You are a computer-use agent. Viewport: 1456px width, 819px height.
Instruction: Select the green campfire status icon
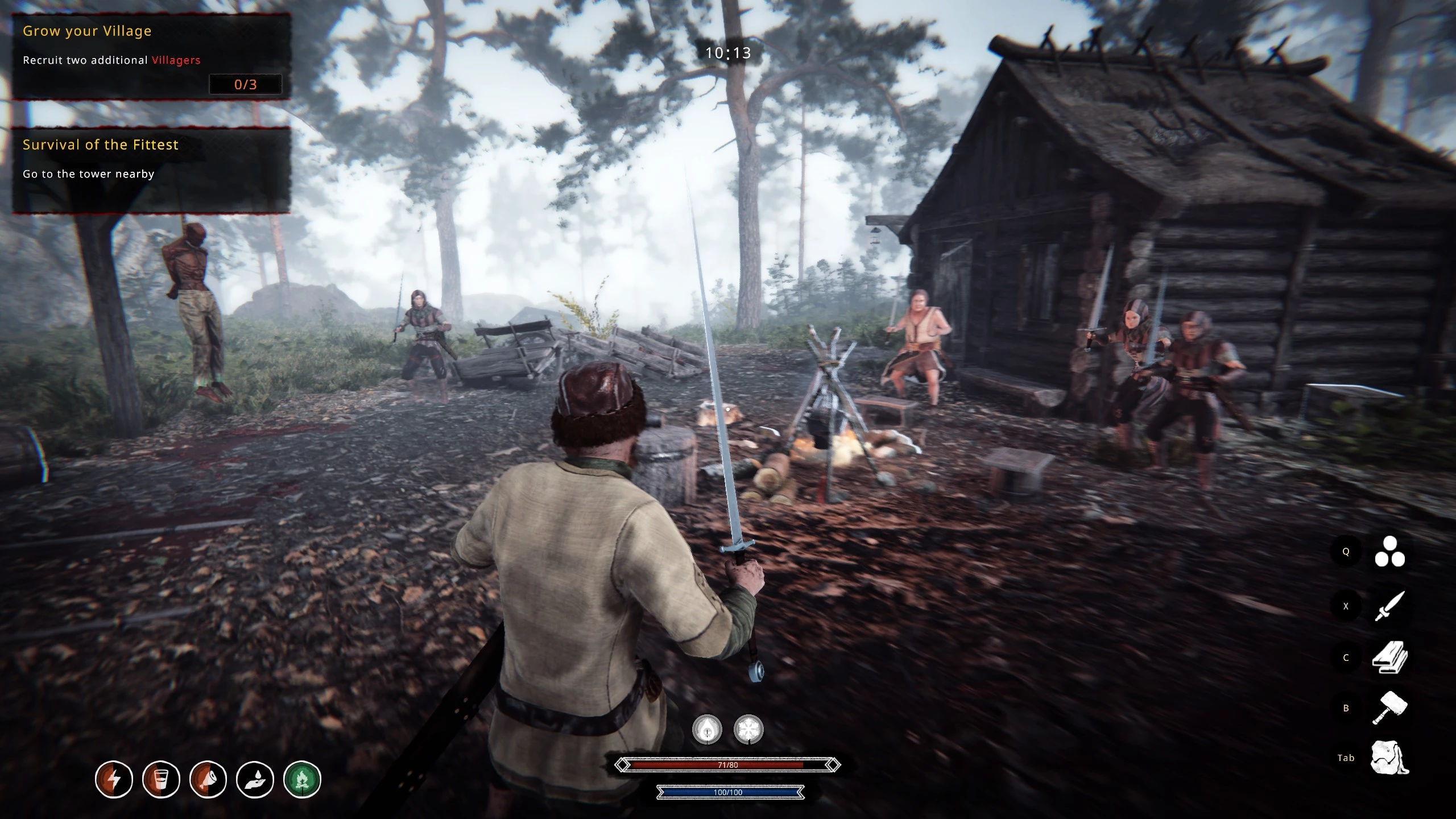(x=302, y=779)
